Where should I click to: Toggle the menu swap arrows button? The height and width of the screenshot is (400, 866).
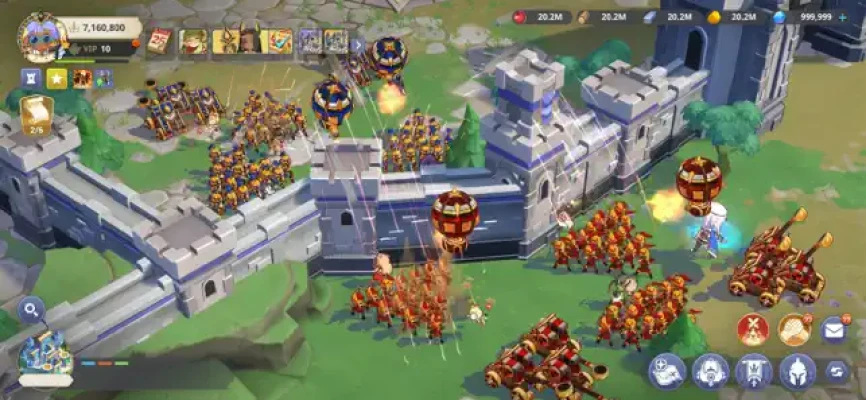837,371
